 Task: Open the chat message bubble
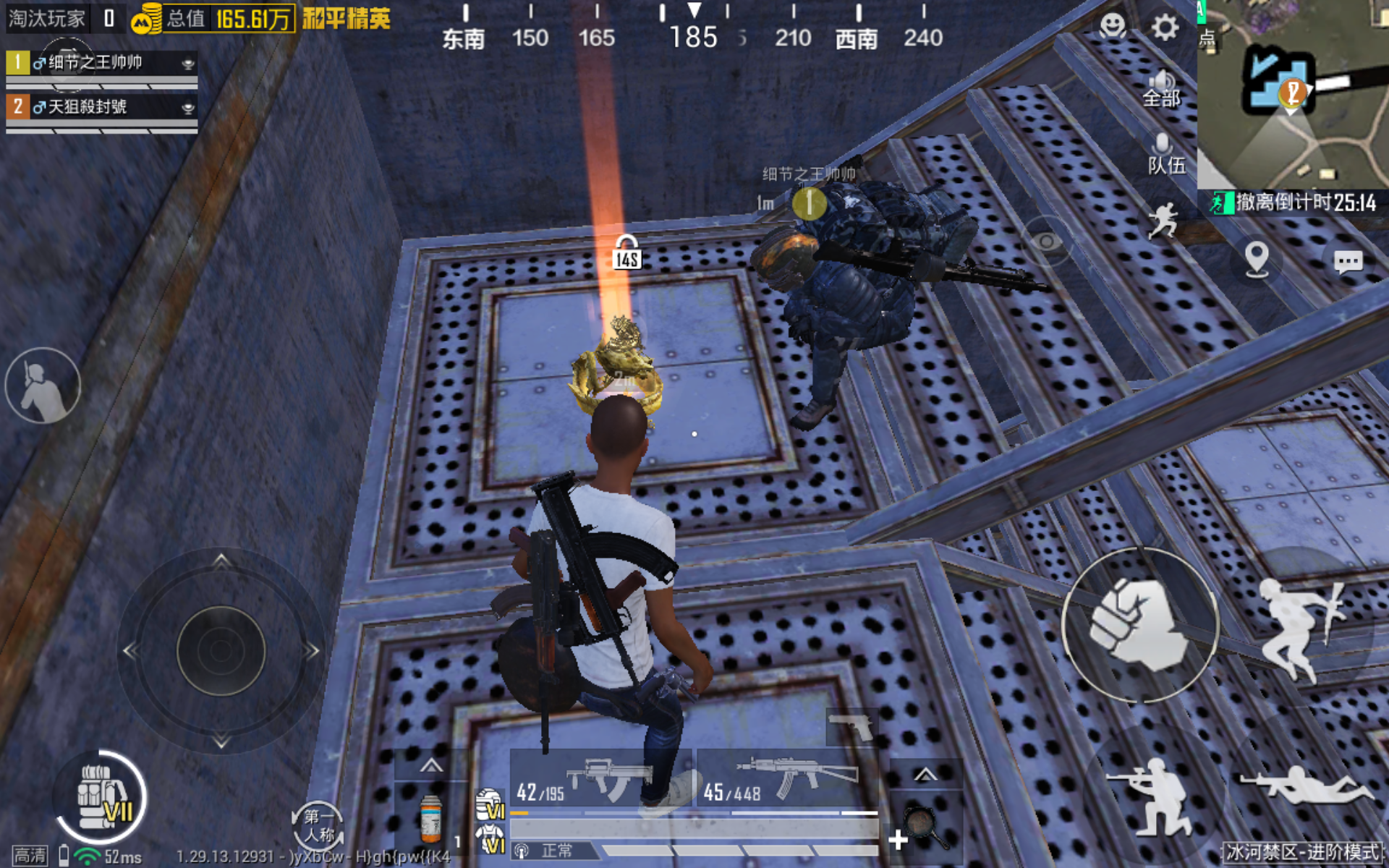click(1347, 262)
